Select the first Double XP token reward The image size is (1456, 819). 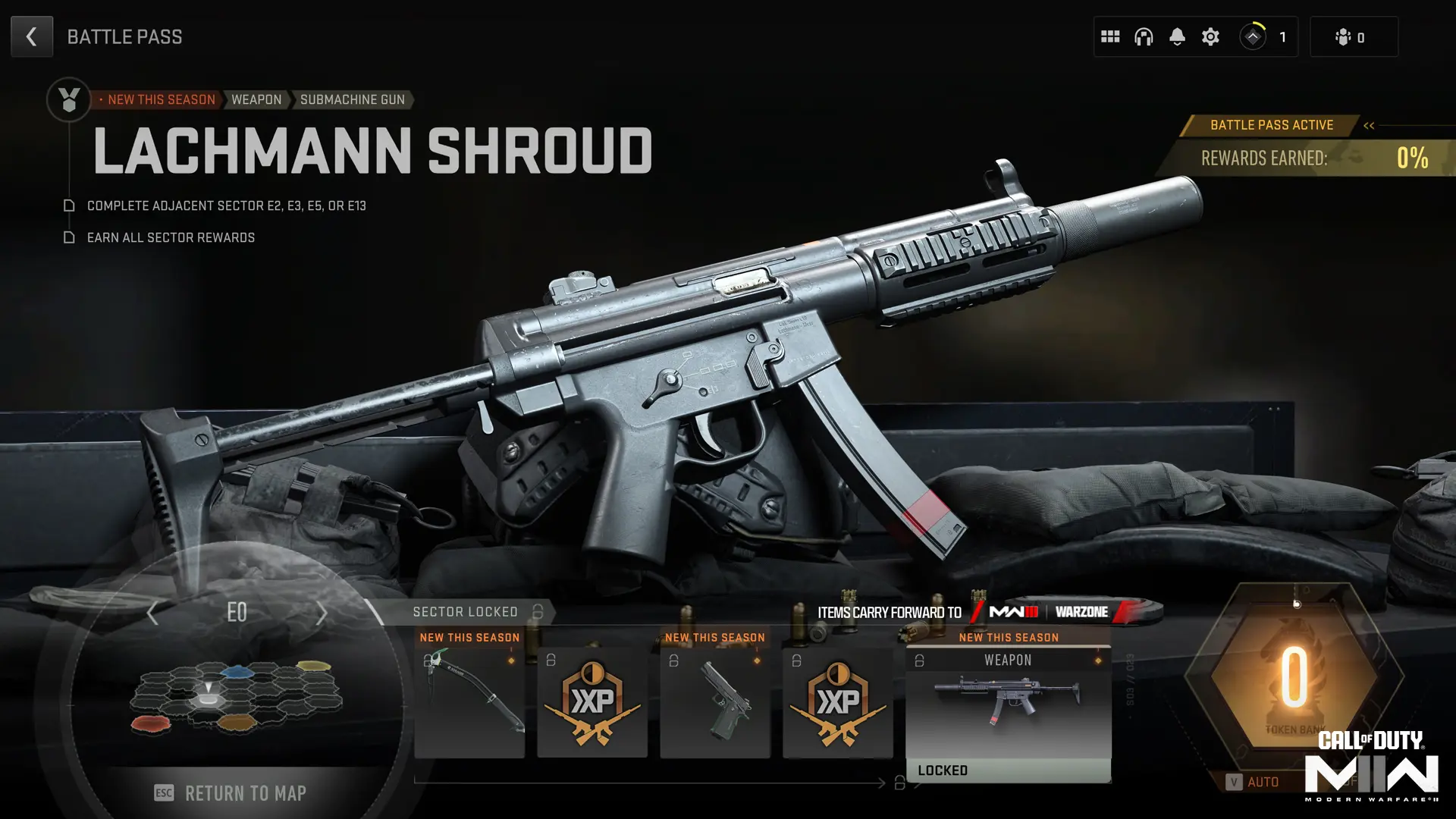[592, 701]
